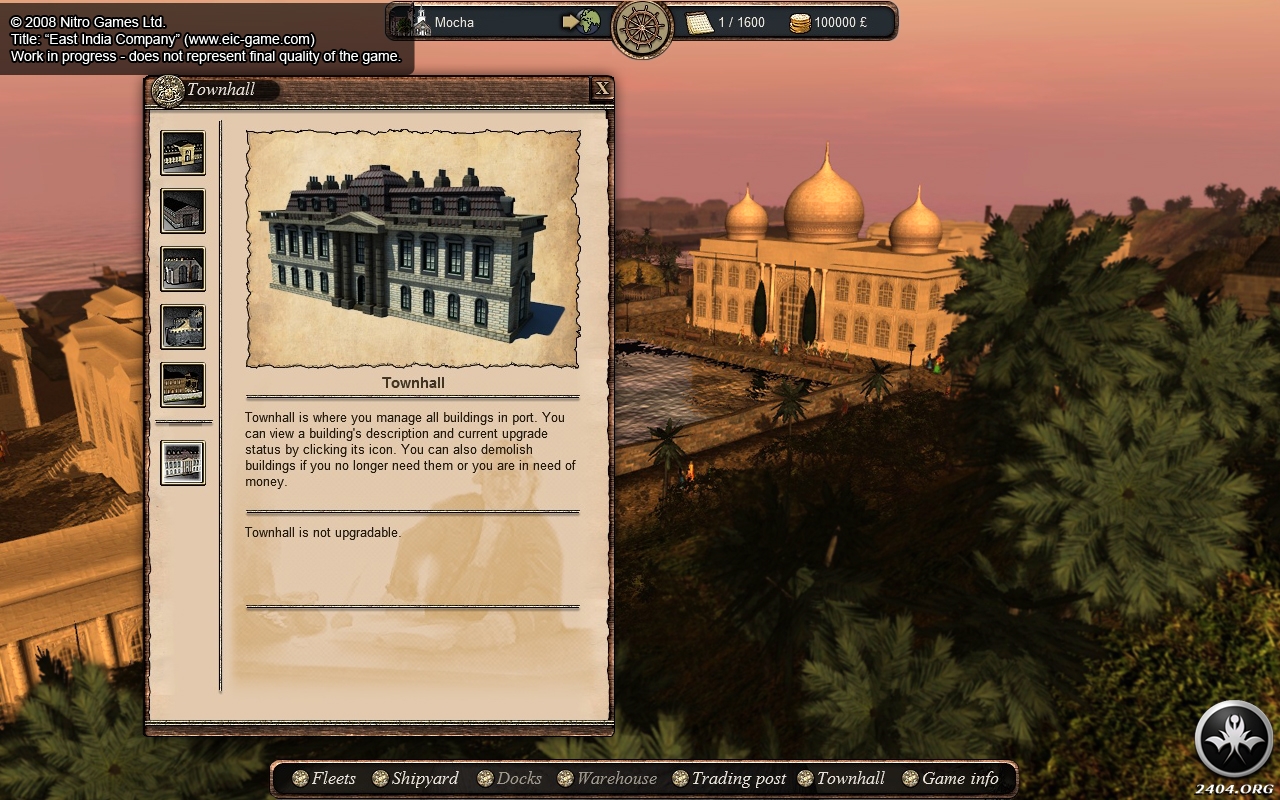Image resolution: width=1280 pixels, height=800 pixels.
Task: Click the ship's wheel emblem
Action: (x=642, y=28)
